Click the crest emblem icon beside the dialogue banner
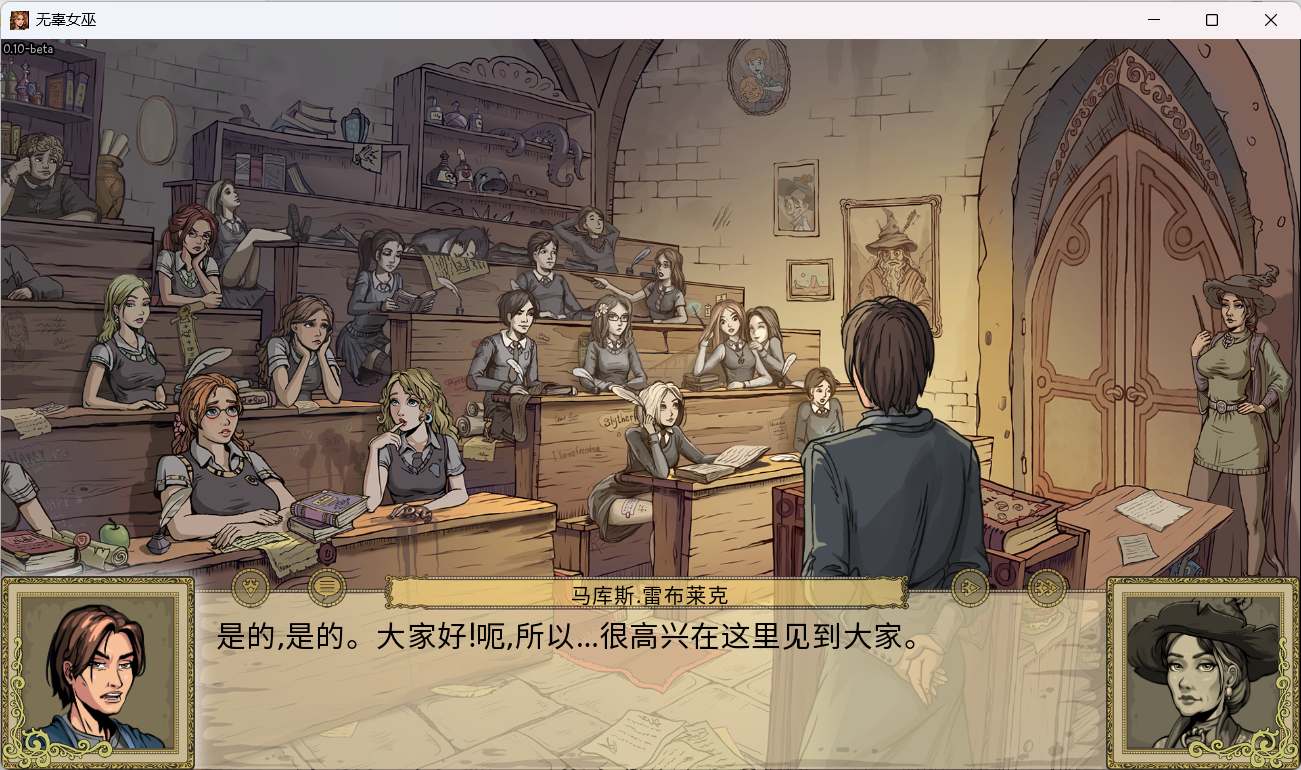 click(251, 587)
